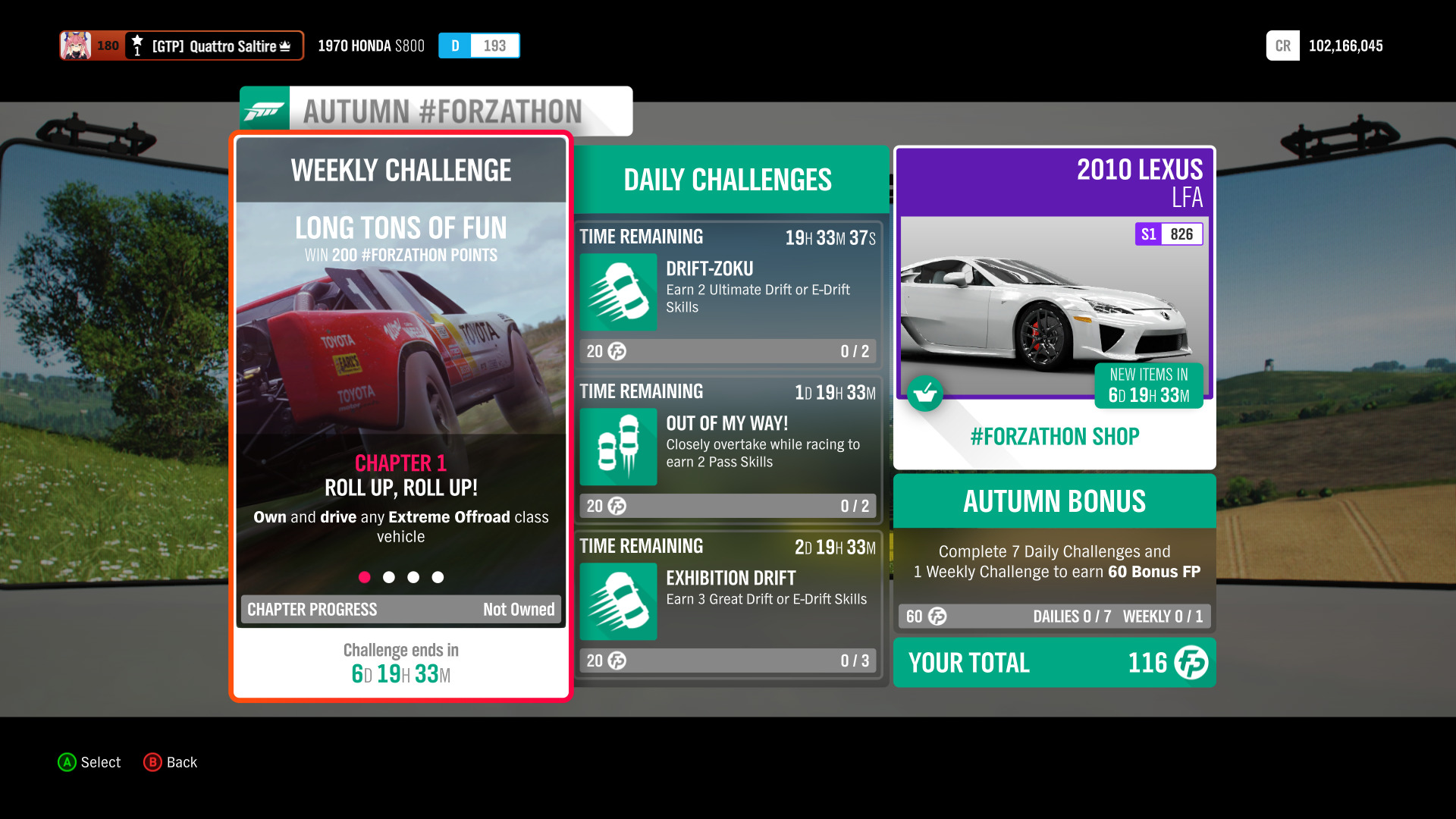Click the FP currency icon next to Your Total
Viewport: 1456px width, 819px height.
[1191, 663]
